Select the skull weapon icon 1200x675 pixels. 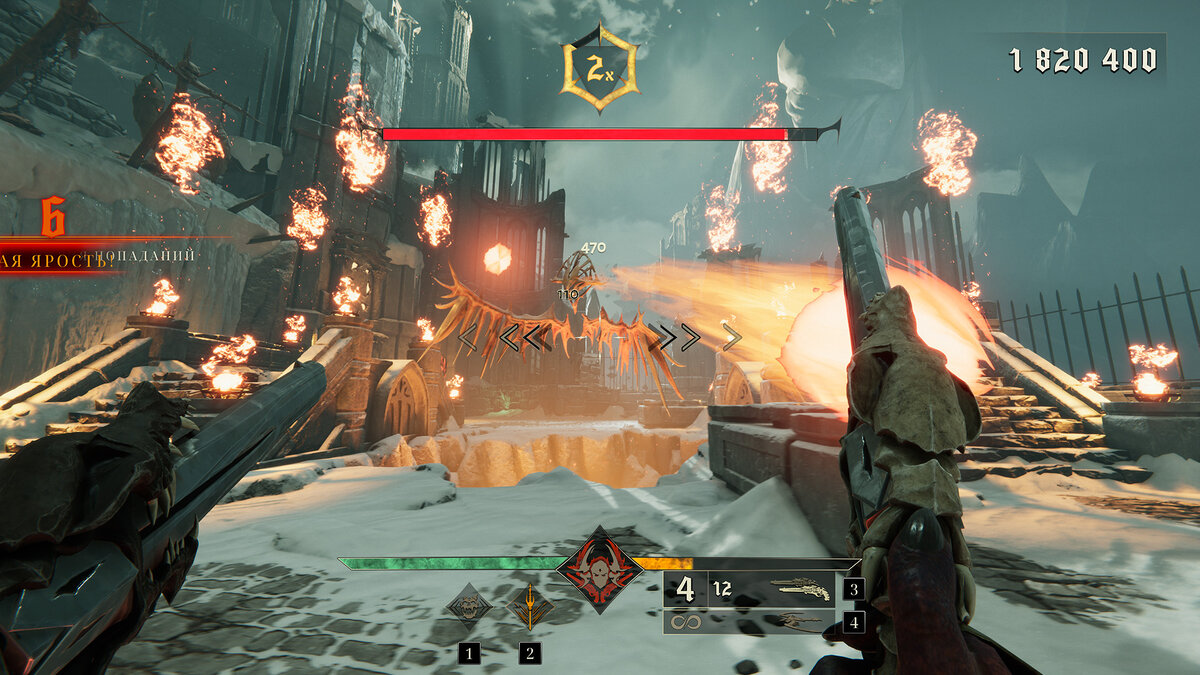click(468, 606)
